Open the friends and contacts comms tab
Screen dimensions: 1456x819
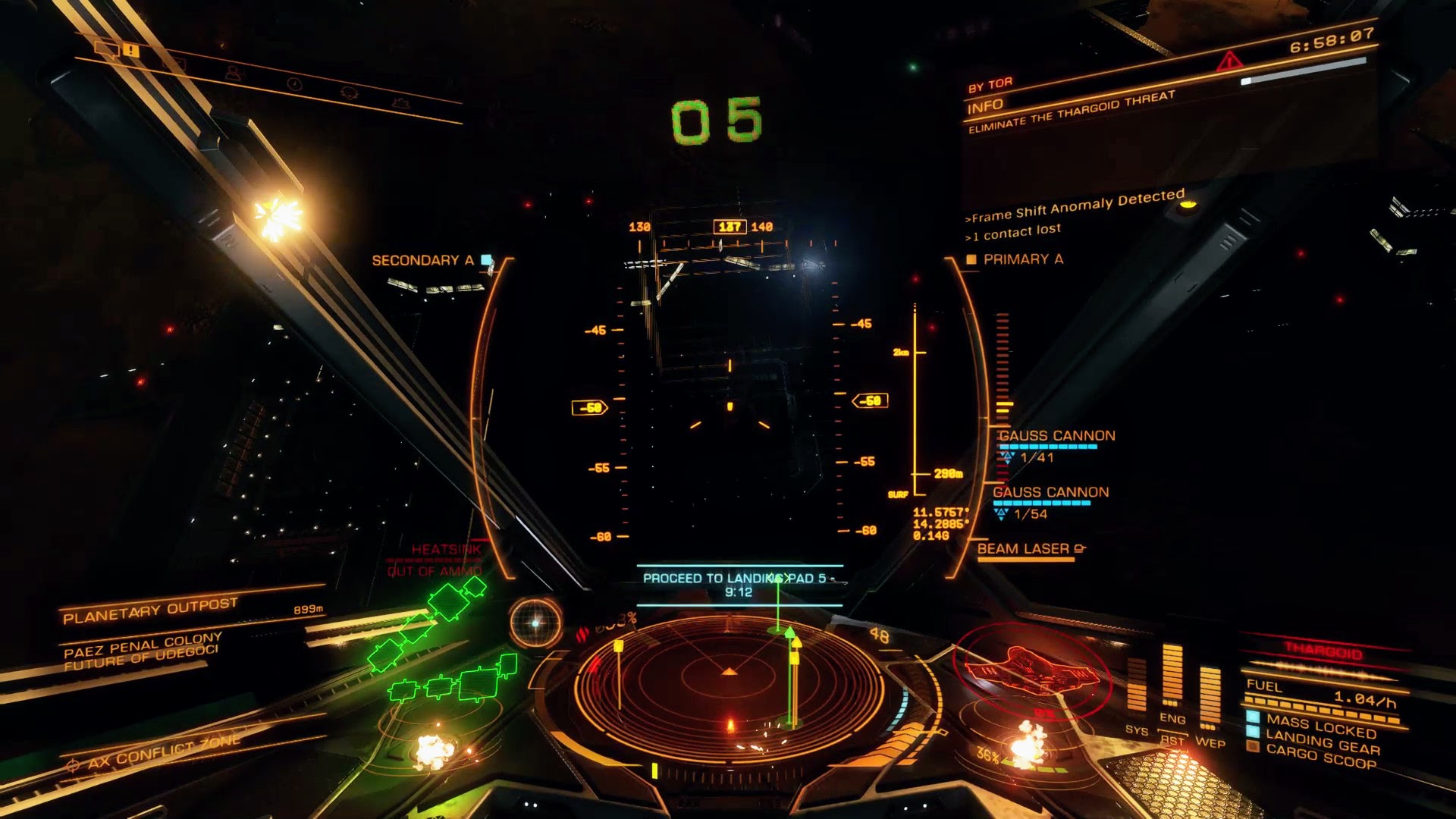pyautogui.click(x=233, y=73)
